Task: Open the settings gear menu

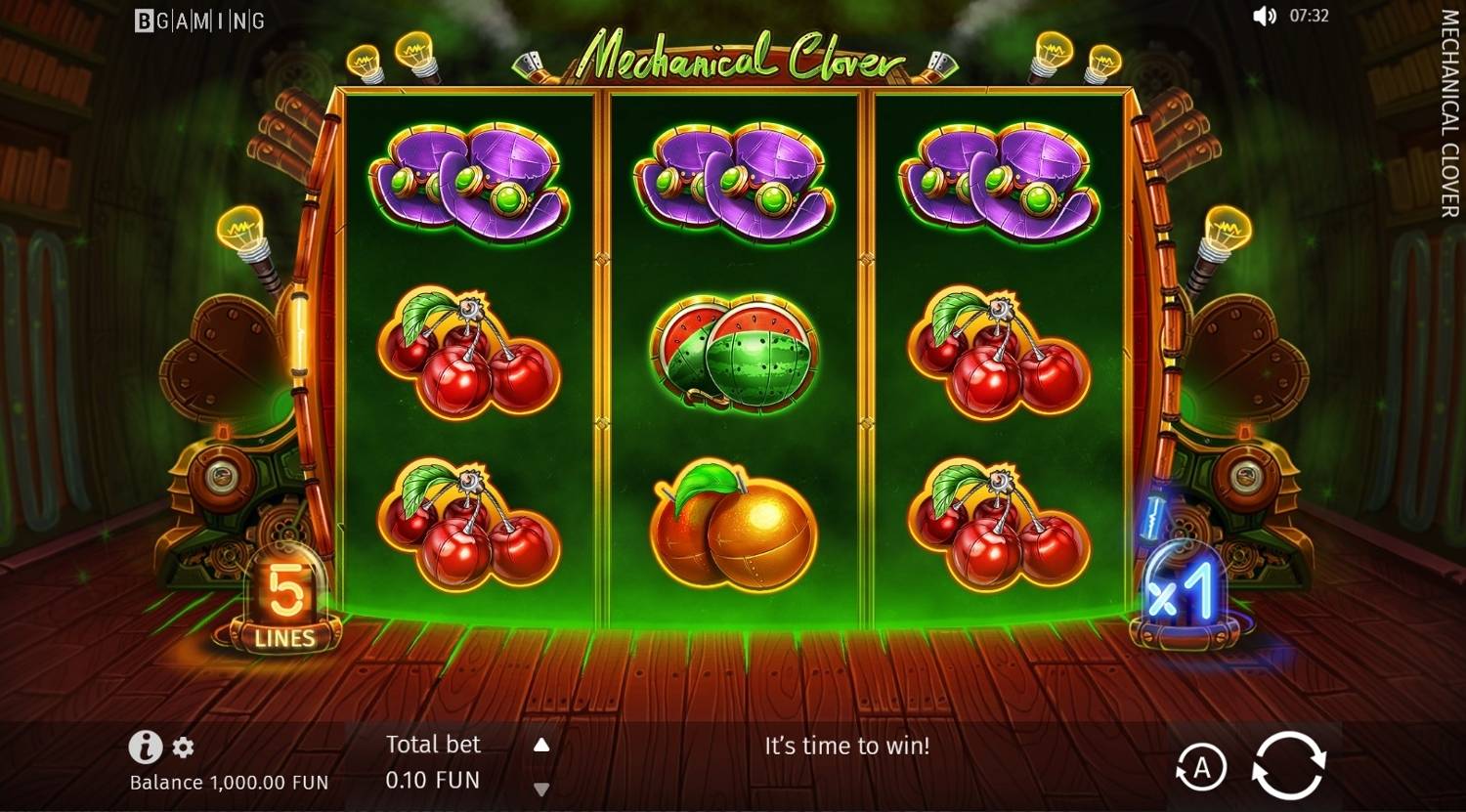Action: click(181, 748)
